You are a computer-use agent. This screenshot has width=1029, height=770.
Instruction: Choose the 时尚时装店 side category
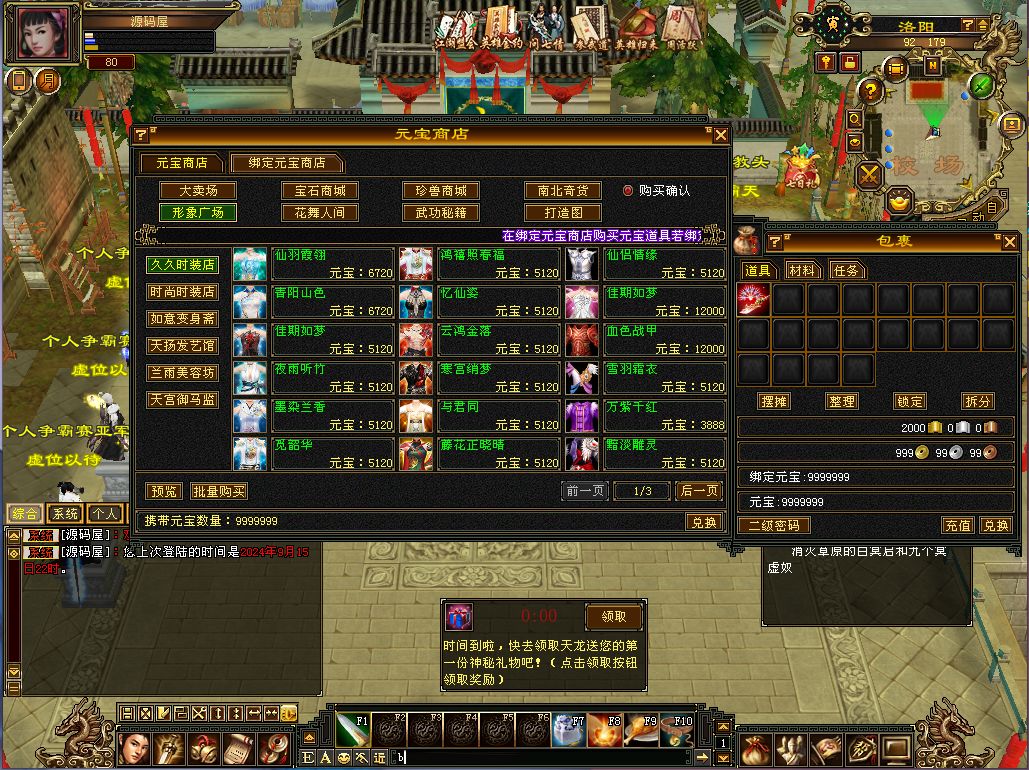pos(182,292)
